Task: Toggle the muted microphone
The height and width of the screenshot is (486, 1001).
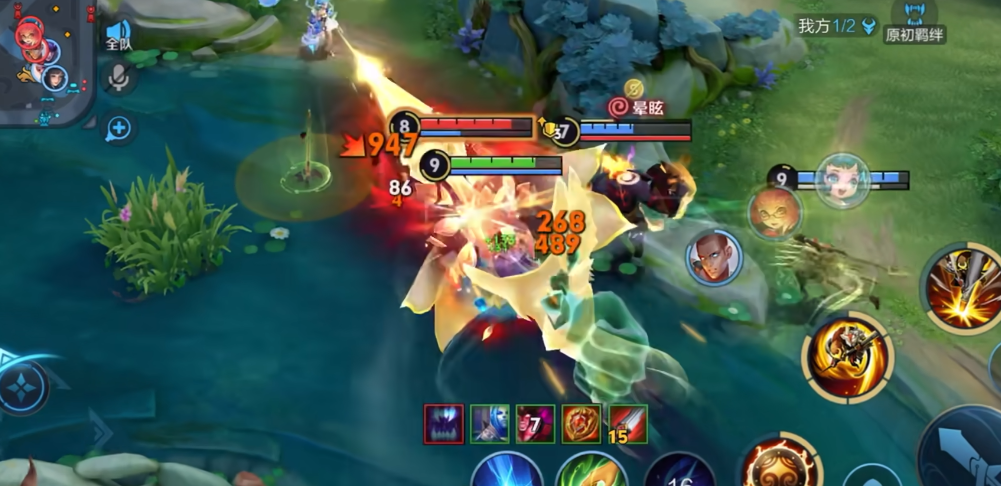Action: [x=119, y=78]
